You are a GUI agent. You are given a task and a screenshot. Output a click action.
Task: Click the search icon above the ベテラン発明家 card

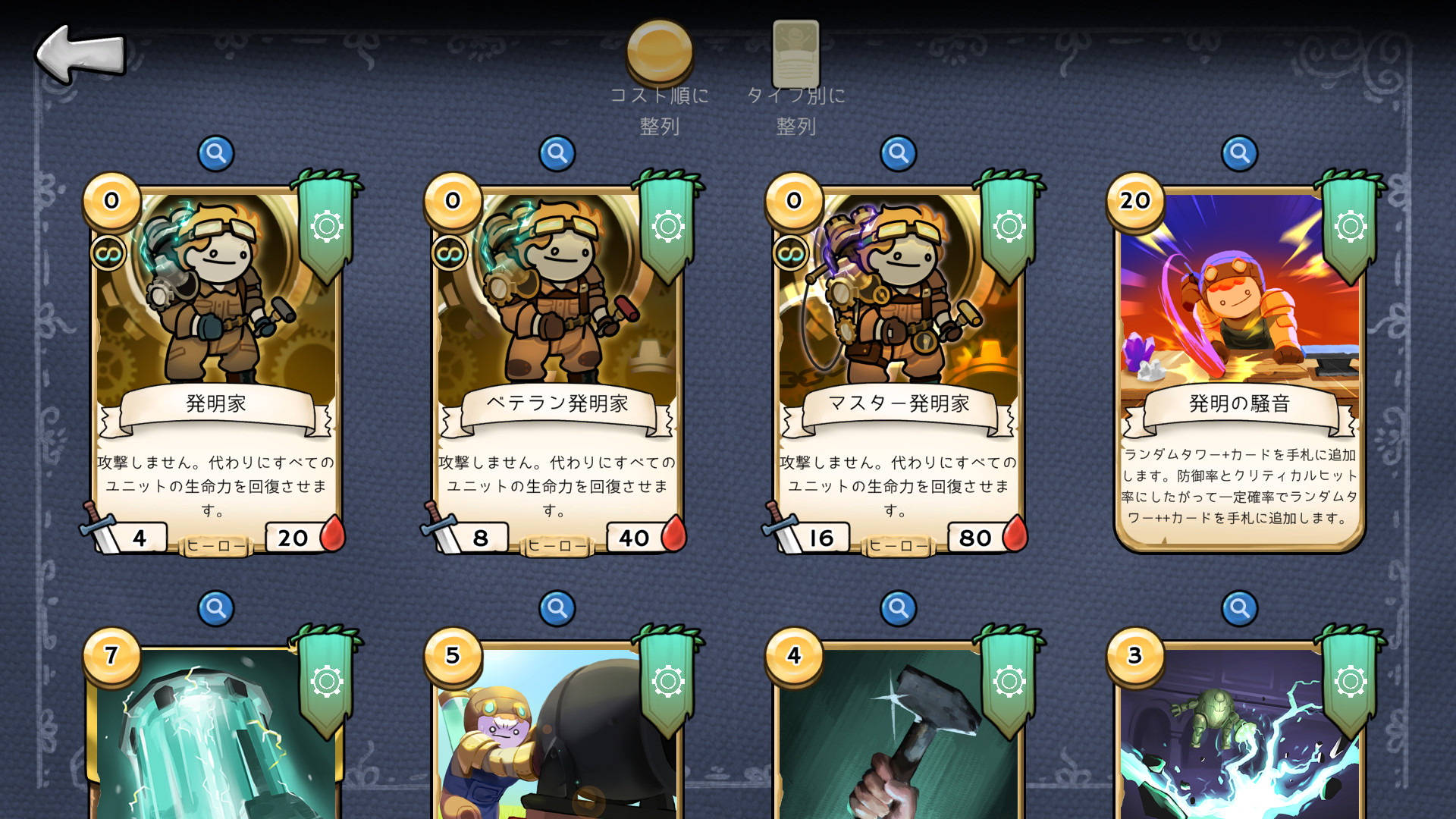point(557,152)
